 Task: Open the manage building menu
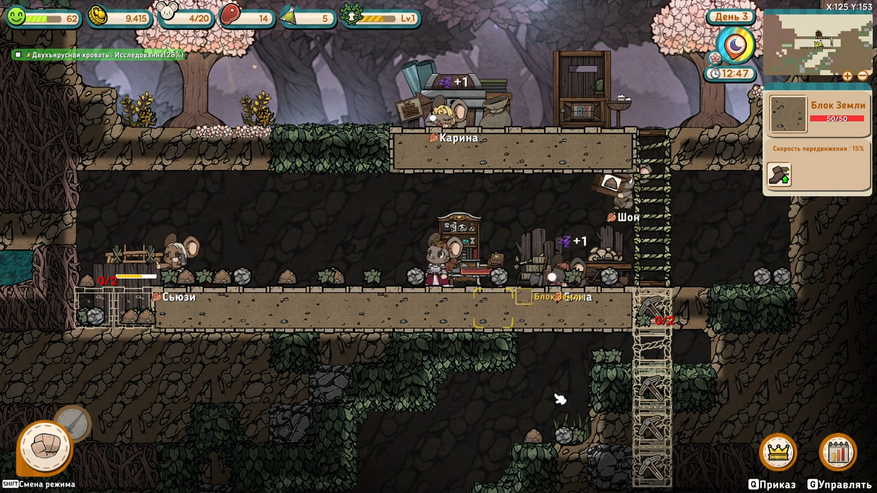[x=838, y=452]
